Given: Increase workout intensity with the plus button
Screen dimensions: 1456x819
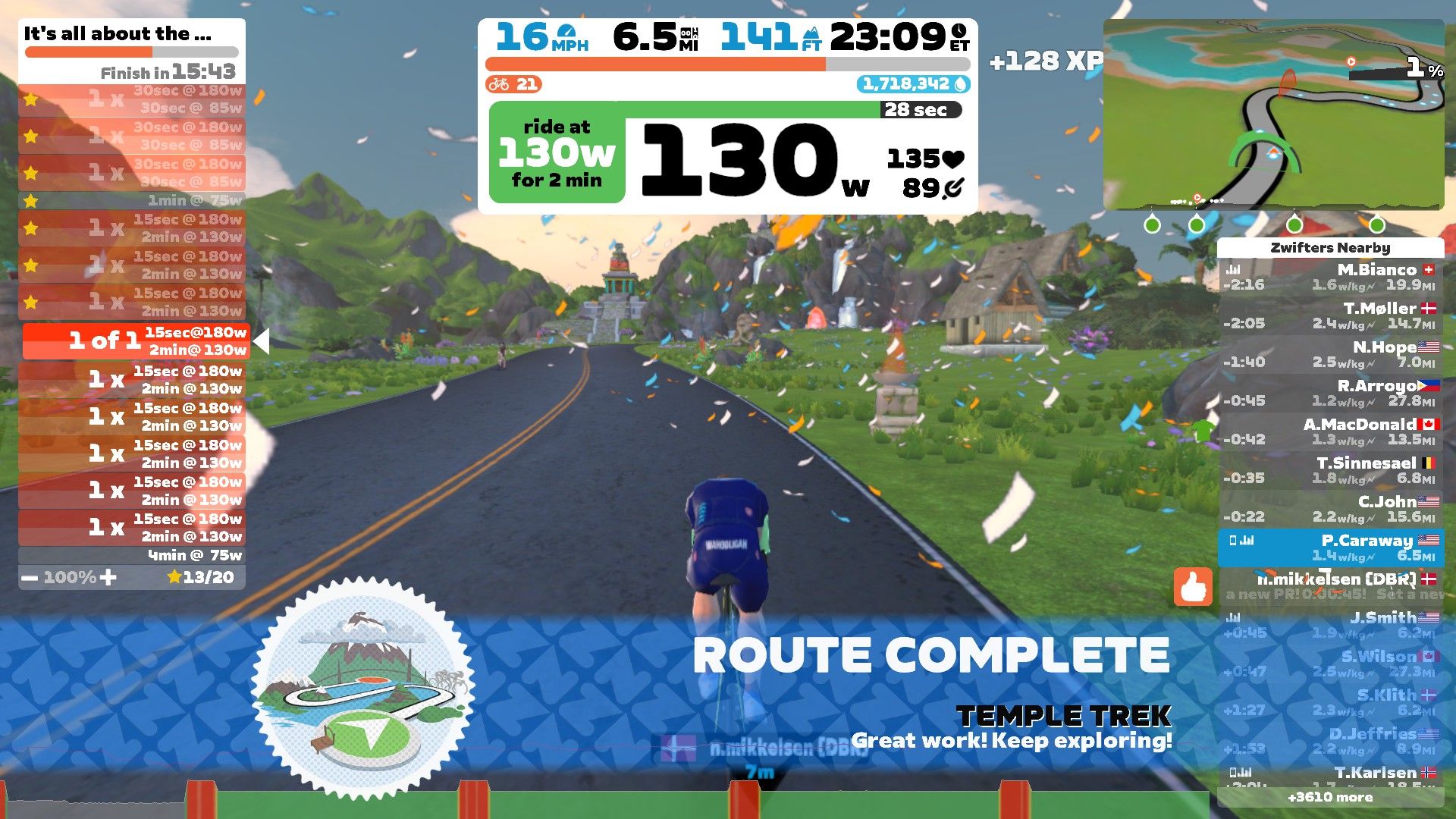Looking at the screenshot, I should coord(109,577).
